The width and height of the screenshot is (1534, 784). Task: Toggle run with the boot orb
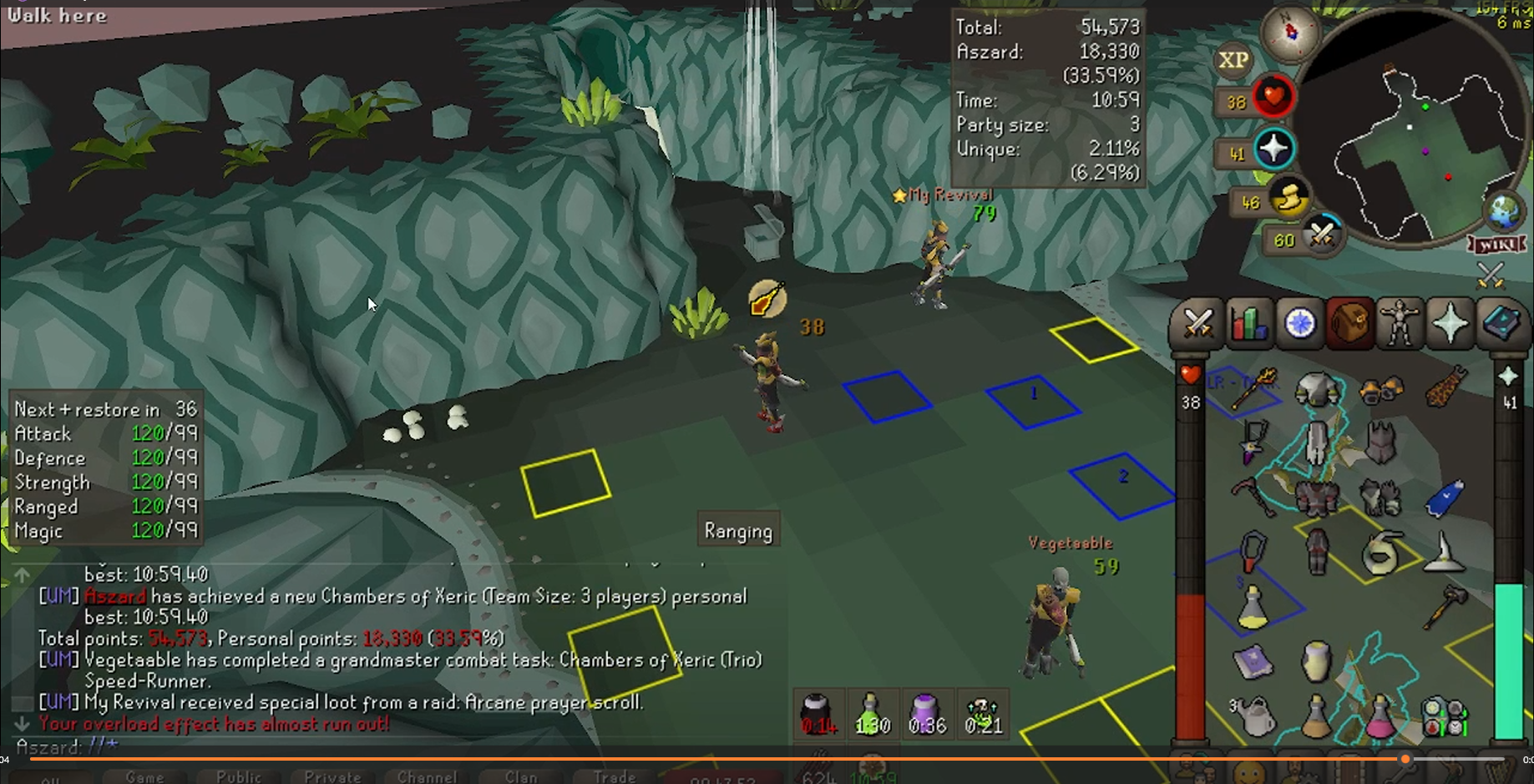[x=1289, y=200]
